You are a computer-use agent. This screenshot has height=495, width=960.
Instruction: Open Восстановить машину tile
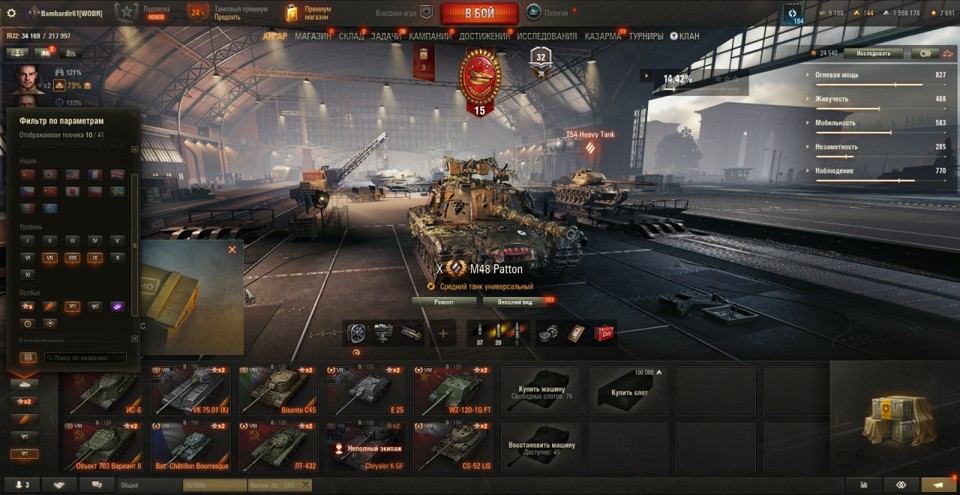(x=543, y=446)
